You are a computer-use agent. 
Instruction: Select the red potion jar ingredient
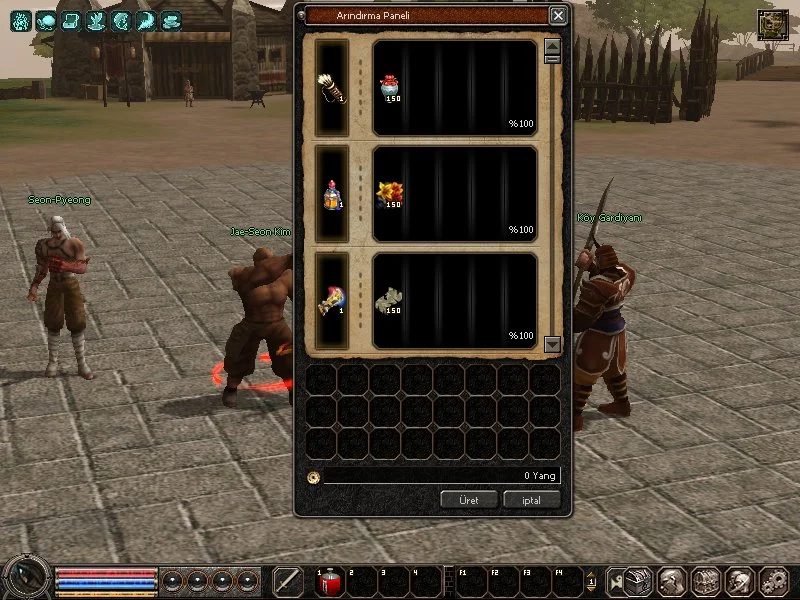[x=389, y=88]
